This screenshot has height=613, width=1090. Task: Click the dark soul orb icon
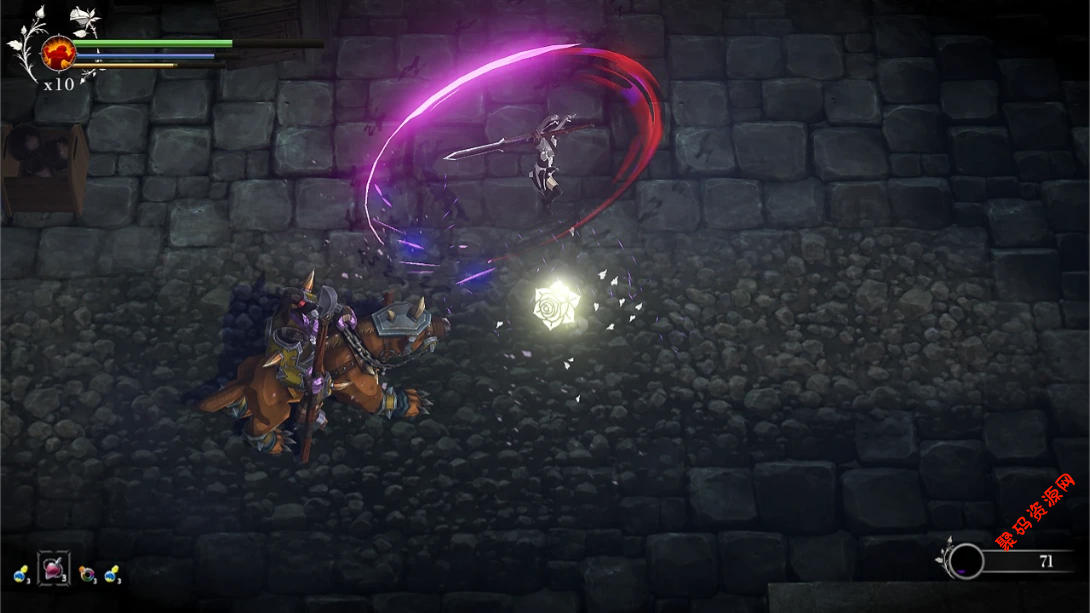click(x=965, y=561)
